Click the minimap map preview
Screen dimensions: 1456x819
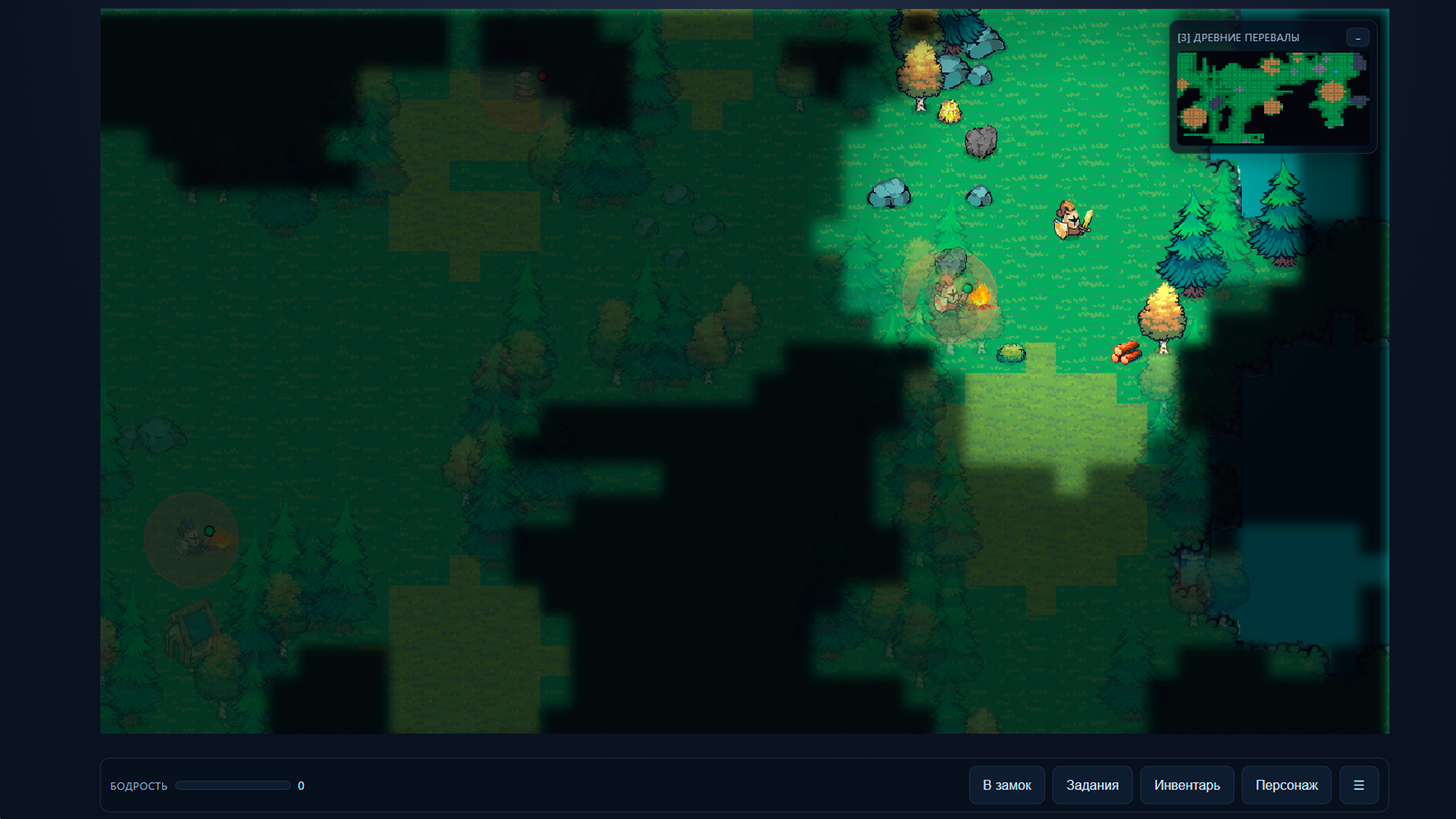click(1272, 99)
